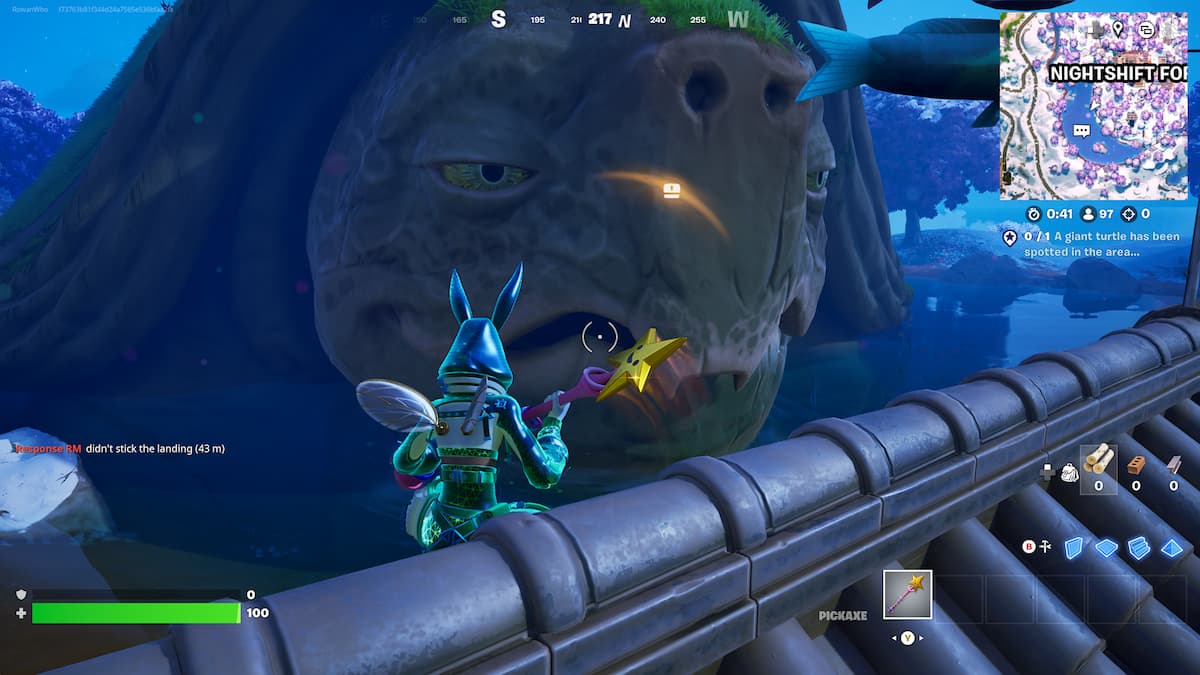Image resolution: width=1200 pixels, height=675 pixels.
Task: Click the map pin icon on minimap
Action: [x=1118, y=29]
